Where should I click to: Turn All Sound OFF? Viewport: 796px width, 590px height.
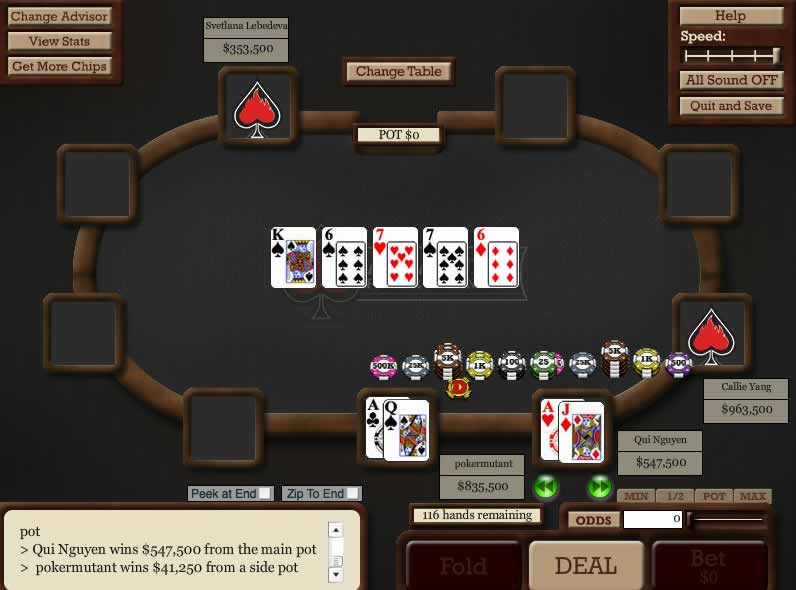(x=730, y=80)
